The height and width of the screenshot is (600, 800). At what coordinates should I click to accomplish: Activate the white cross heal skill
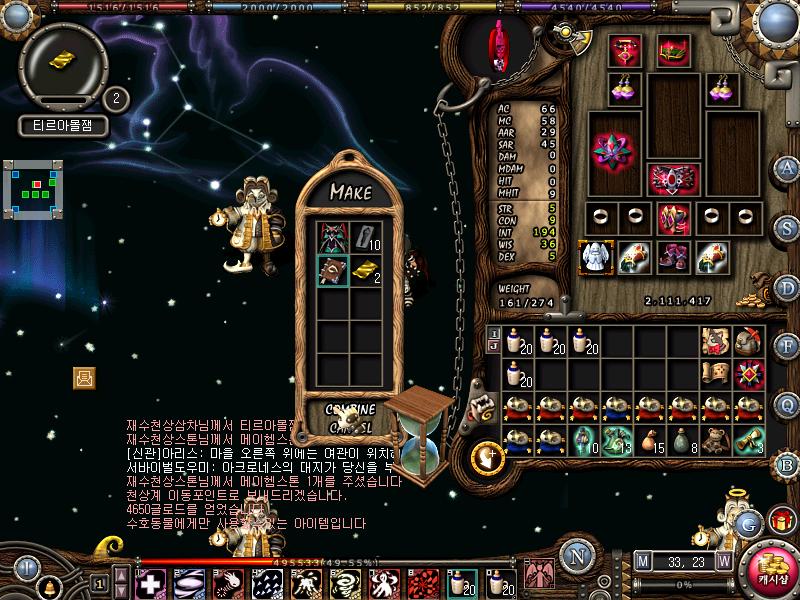(x=151, y=583)
